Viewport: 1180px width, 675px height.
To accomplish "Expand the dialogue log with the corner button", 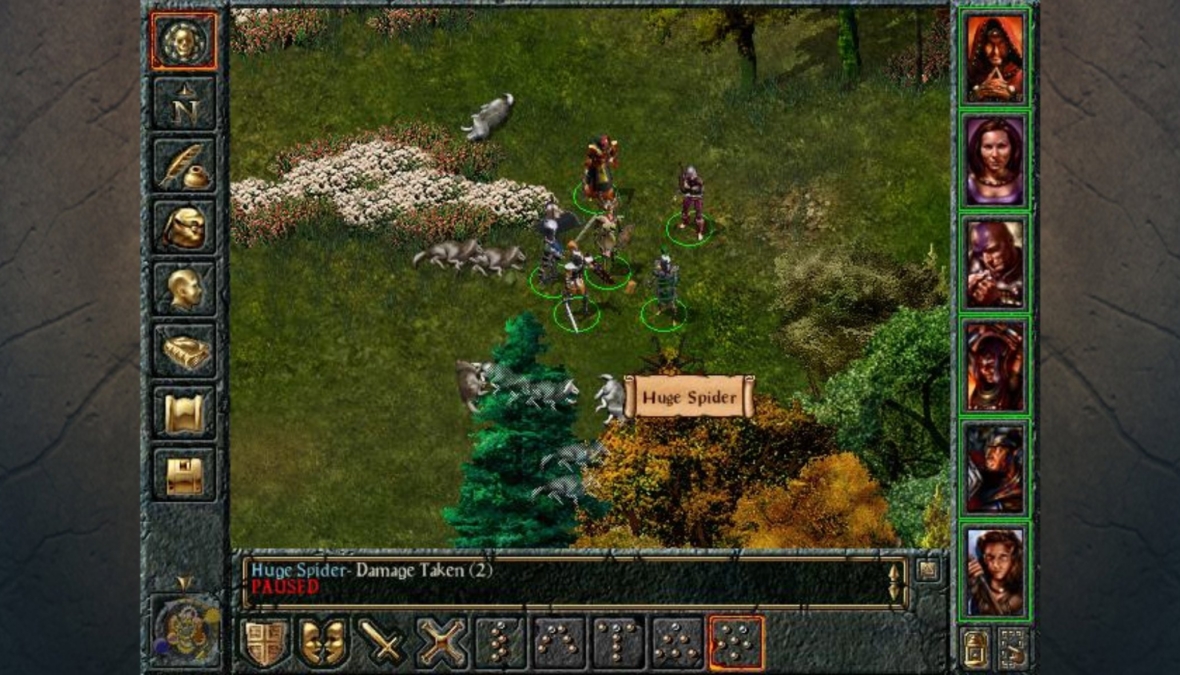I will [x=928, y=570].
